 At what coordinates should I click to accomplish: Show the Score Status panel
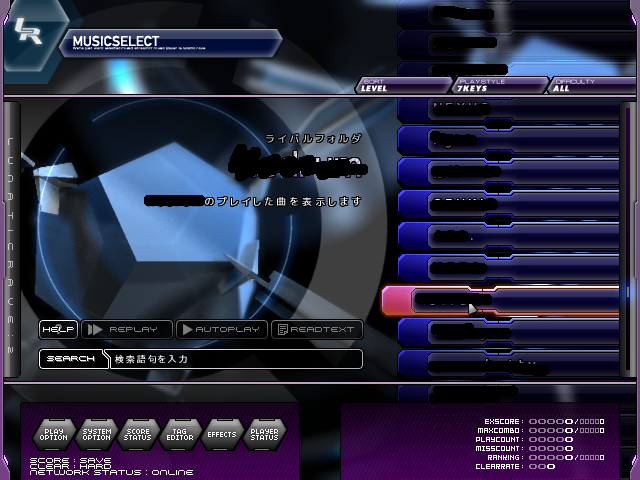coord(138,434)
